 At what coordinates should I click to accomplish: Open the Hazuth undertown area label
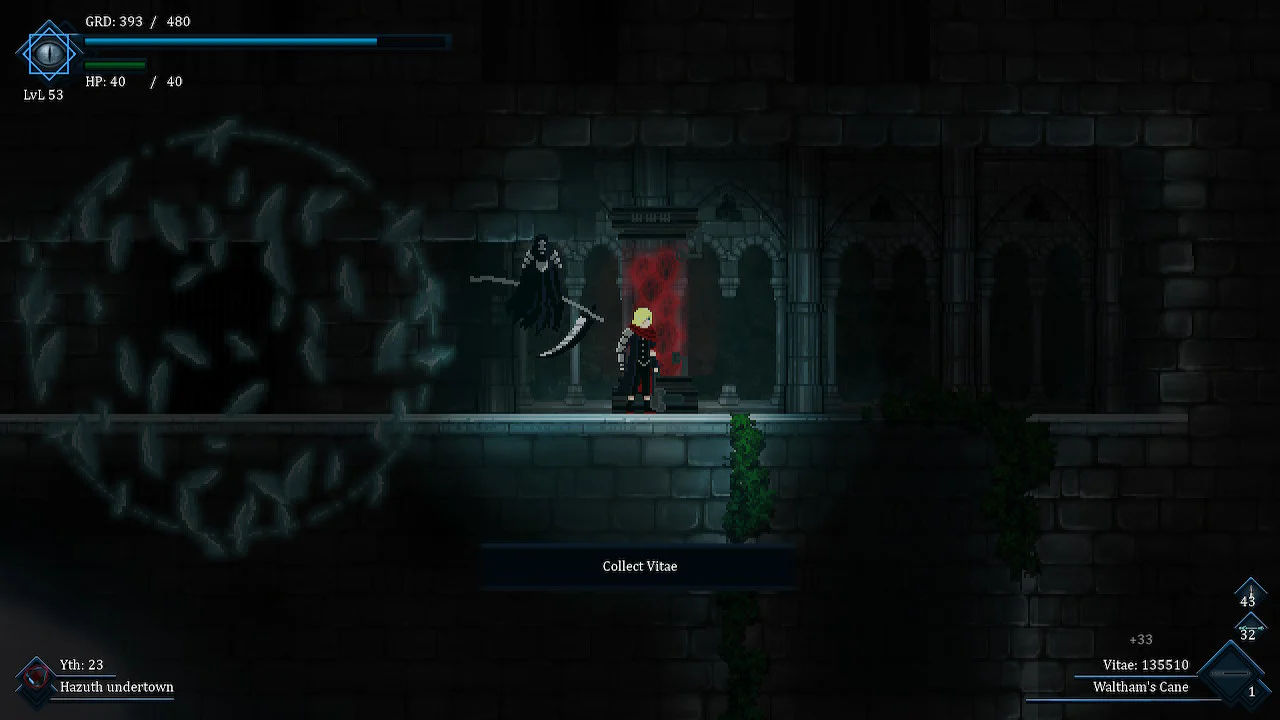[115, 687]
